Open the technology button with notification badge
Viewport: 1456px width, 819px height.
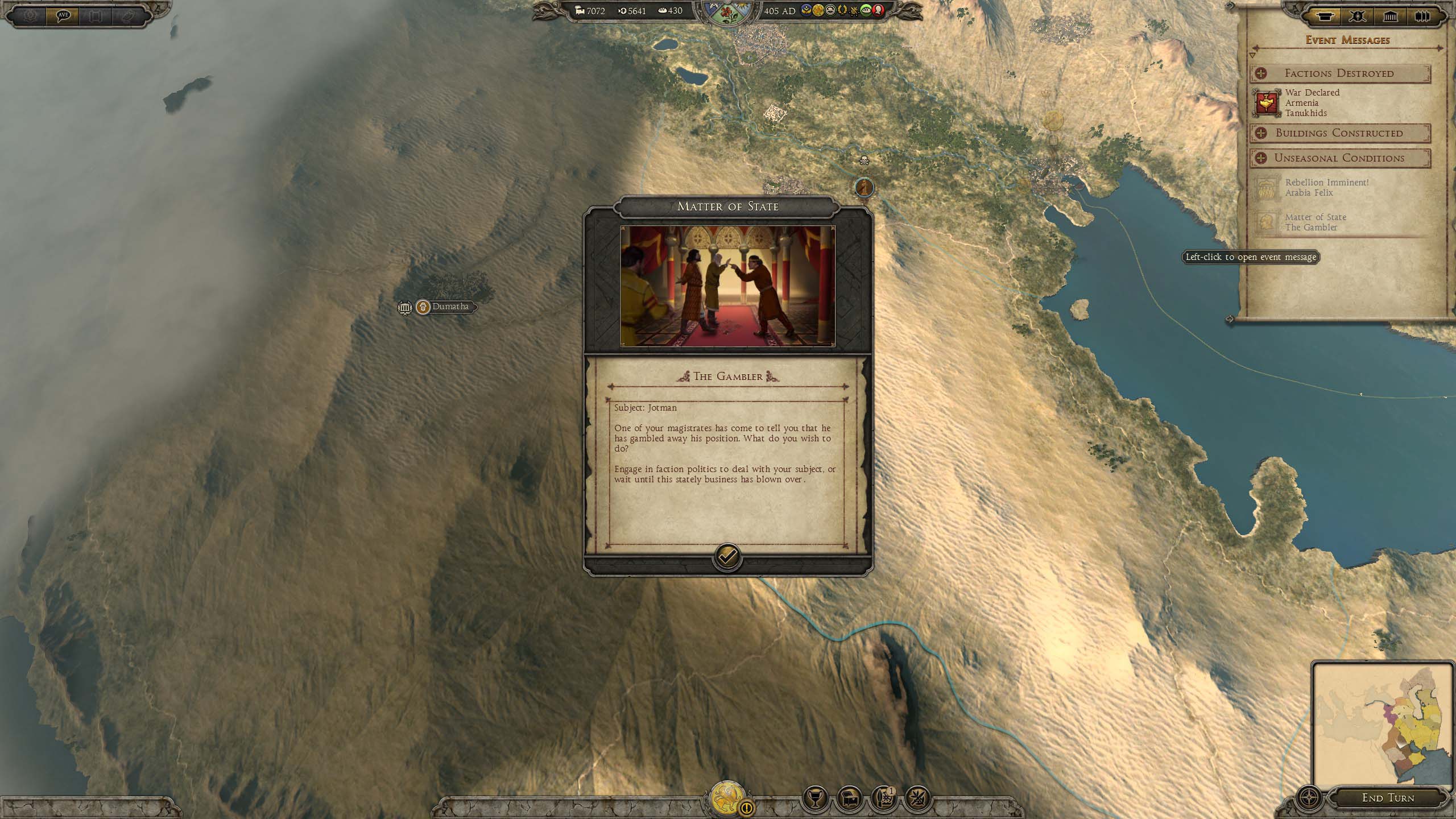pos(883,799)
